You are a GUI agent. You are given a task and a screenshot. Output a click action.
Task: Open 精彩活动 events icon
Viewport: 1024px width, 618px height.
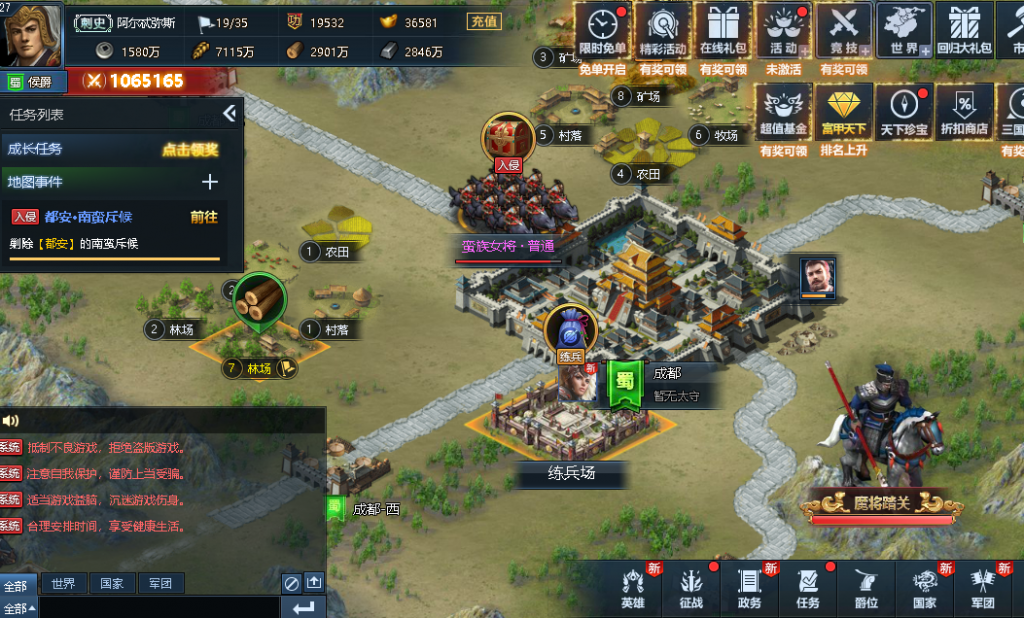[662, 32]
